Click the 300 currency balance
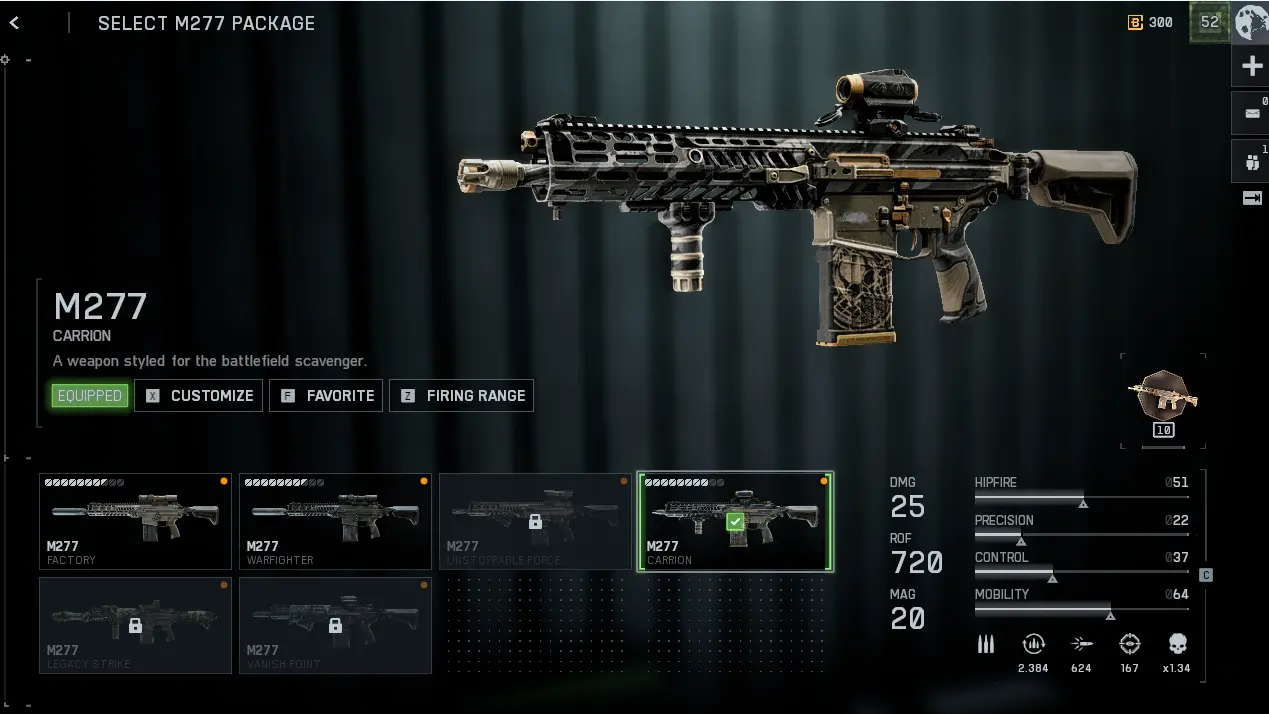This screenshot has width=1269, height=714. click(x=1151, y=22)
